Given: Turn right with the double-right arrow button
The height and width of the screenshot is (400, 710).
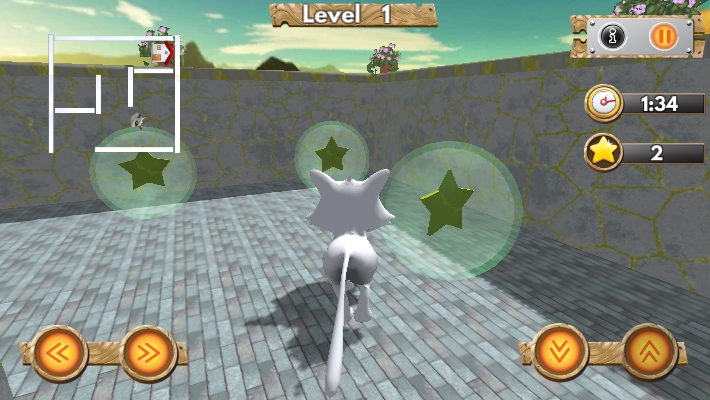Looking at the screenshot, I should tap(148, 352).
